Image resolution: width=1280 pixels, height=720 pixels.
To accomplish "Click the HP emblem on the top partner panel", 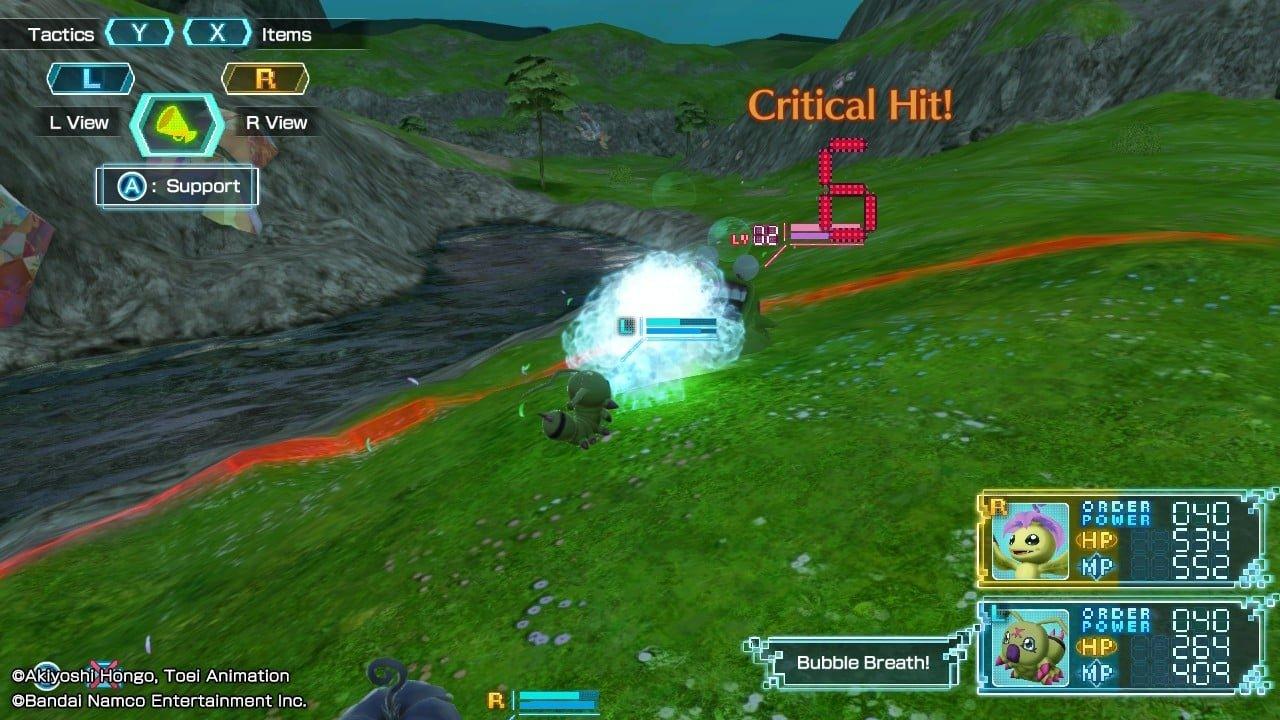I will pos(1097,541).
